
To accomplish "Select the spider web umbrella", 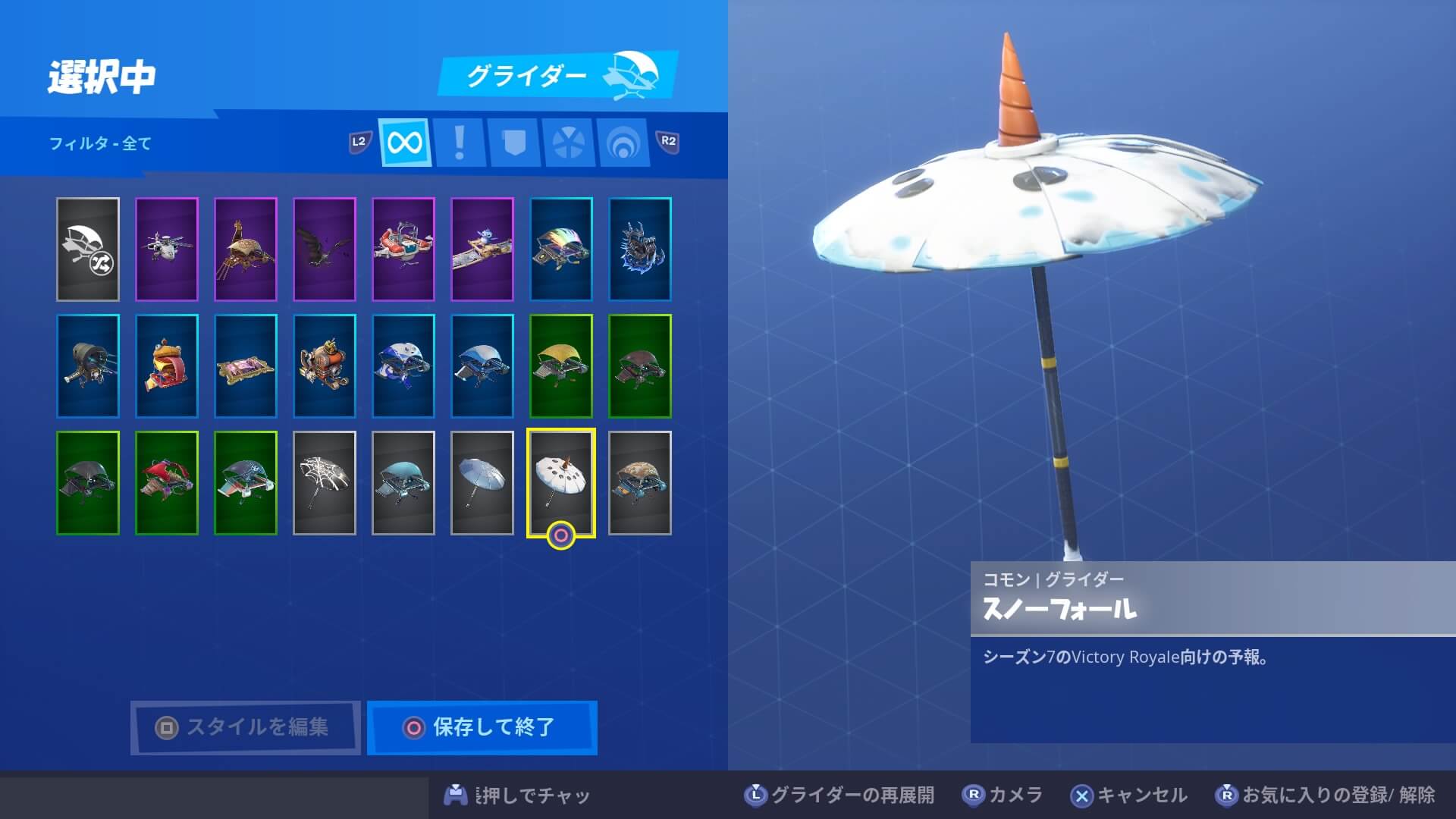I will pyautogui.click(x=325, y=483).
